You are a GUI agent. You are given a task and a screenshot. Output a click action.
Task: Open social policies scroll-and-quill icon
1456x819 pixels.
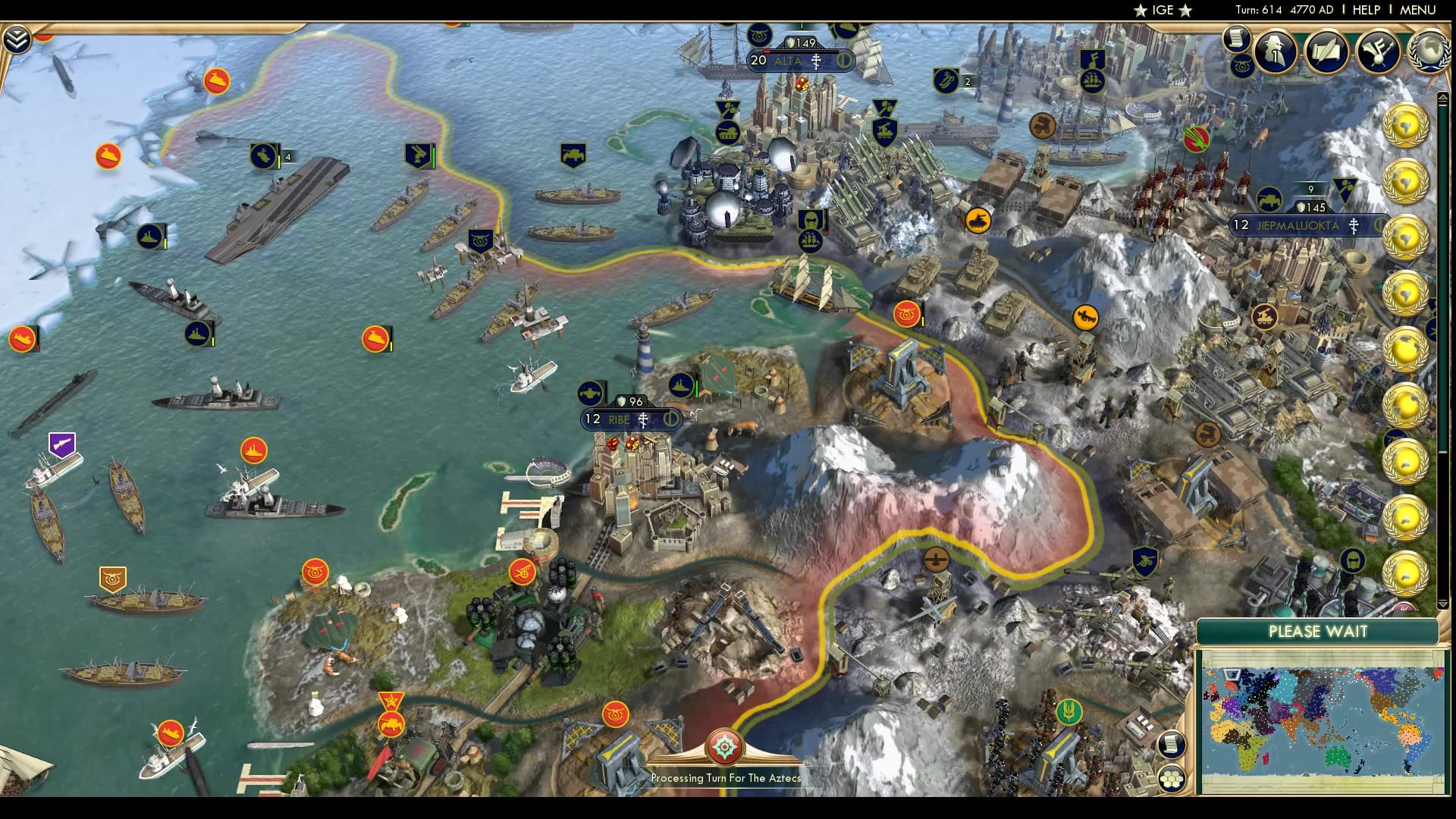[x=1327, y=51]
